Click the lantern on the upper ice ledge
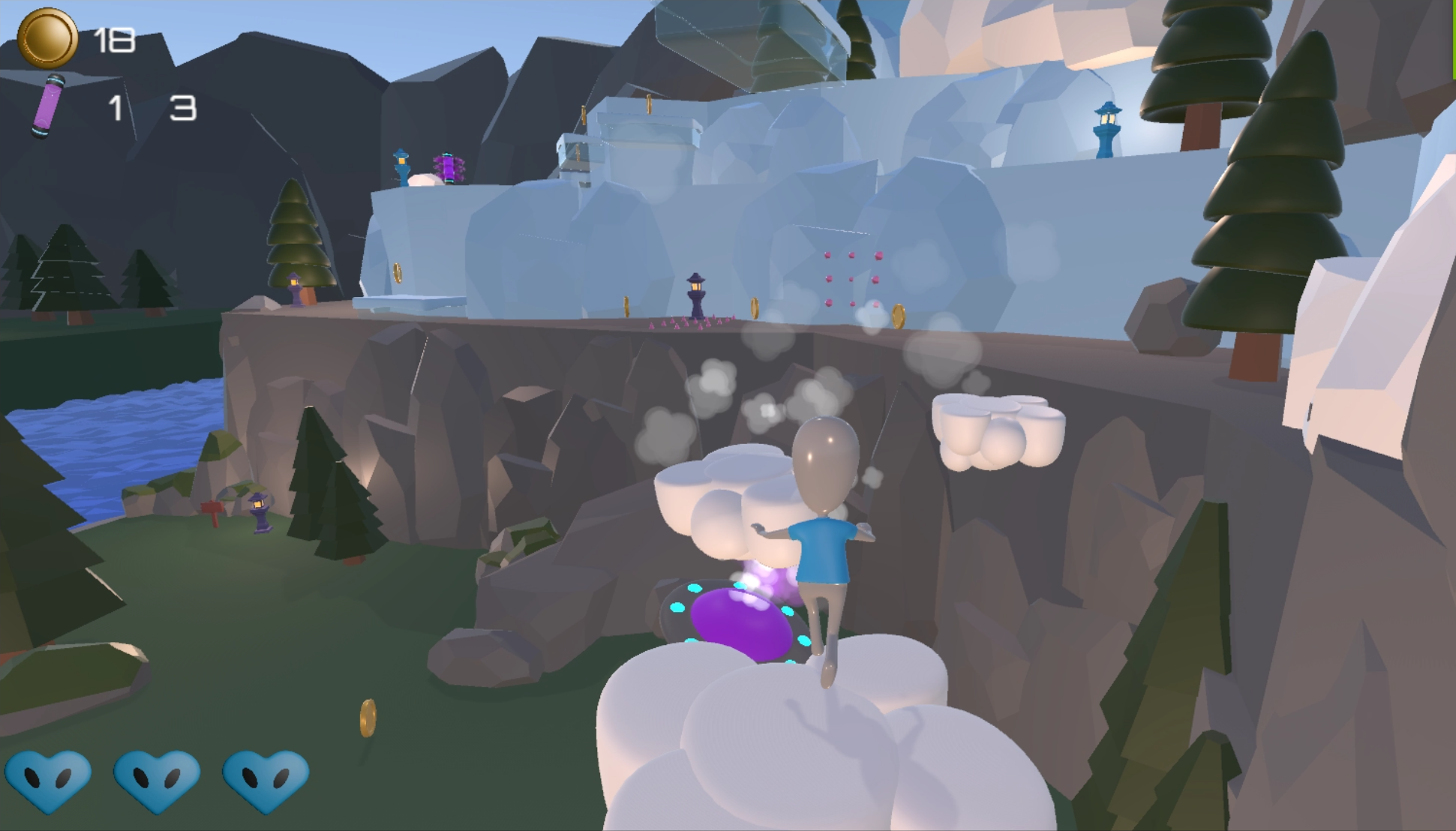Viewport: 1456px width, 831px height. (402, 163)
